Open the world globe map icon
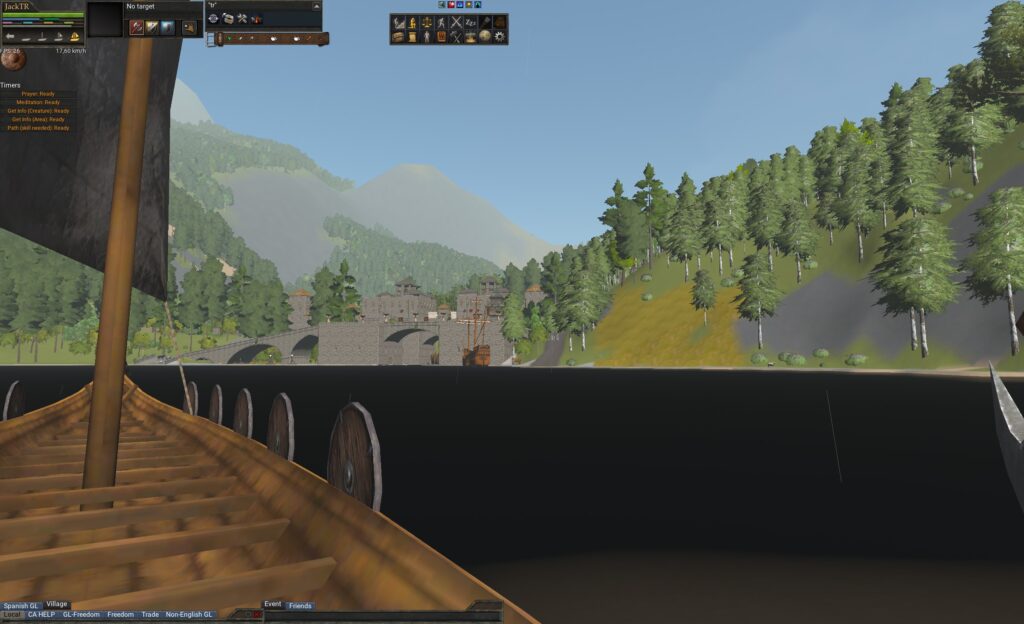The width and height of the screenshot is (1024, 624). click(x=485, y=37)
